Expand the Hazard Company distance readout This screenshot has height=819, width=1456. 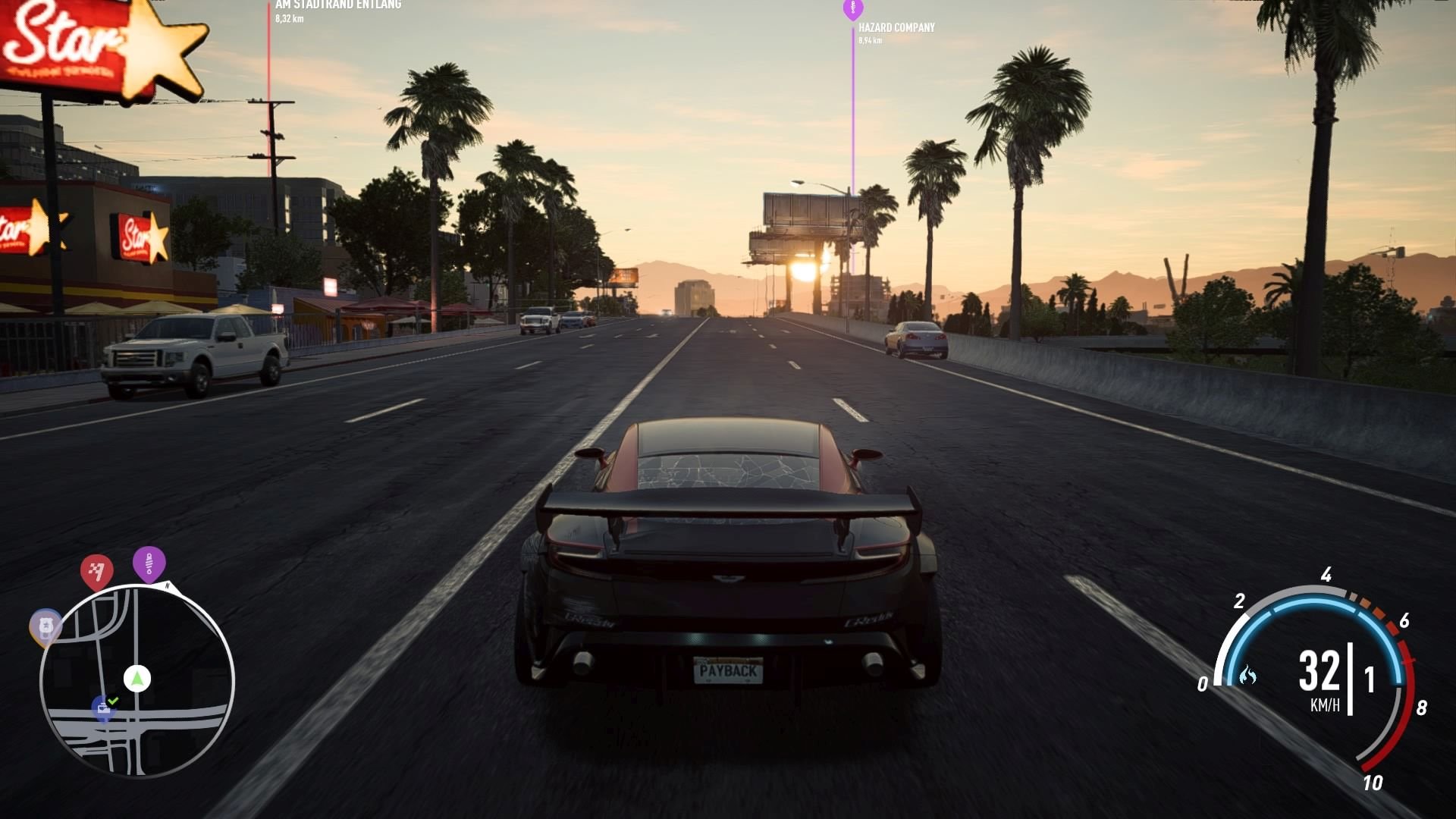(871, 39)
